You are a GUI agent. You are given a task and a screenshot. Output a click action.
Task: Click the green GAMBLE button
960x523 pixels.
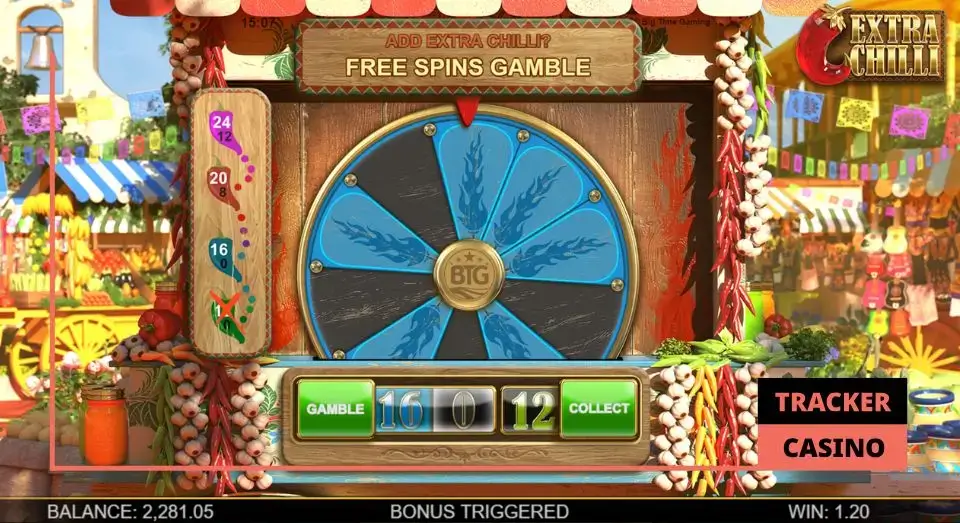tap(334, 409)
